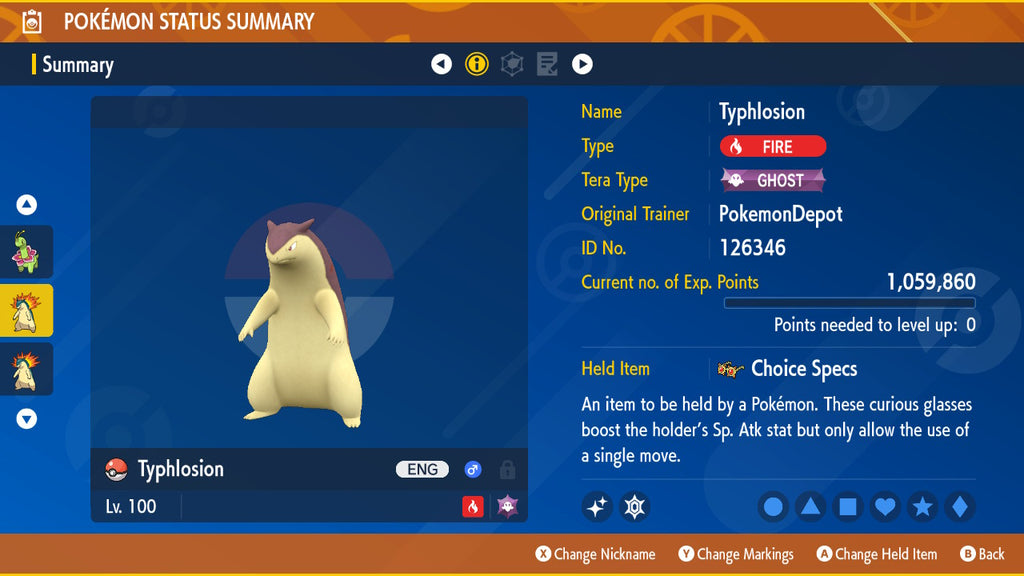Toggle the diamond marking
Screen dimensions: 1024x576
click(x=959, y=507)
